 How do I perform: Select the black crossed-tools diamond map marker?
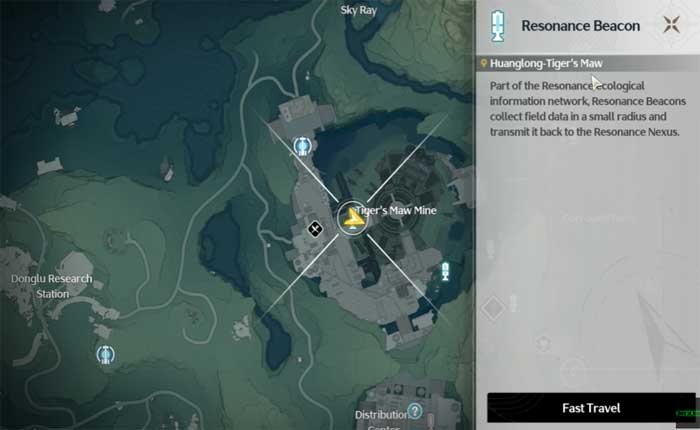(314, 229)
